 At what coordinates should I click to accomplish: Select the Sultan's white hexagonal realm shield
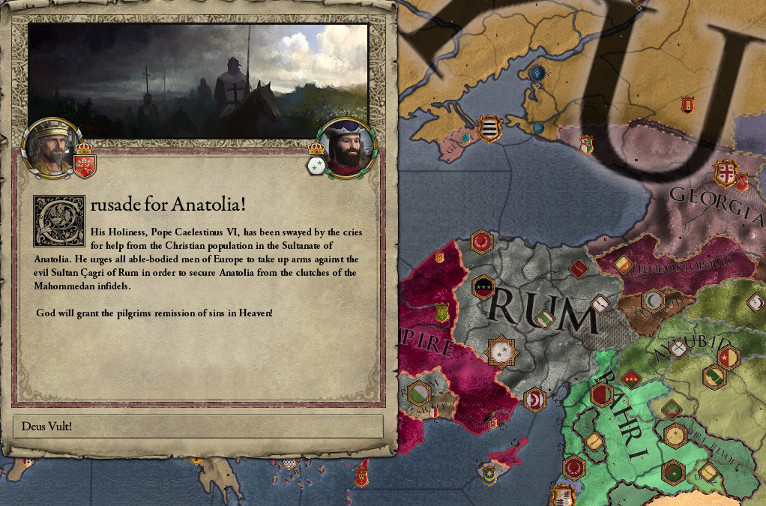pos(318,166)
